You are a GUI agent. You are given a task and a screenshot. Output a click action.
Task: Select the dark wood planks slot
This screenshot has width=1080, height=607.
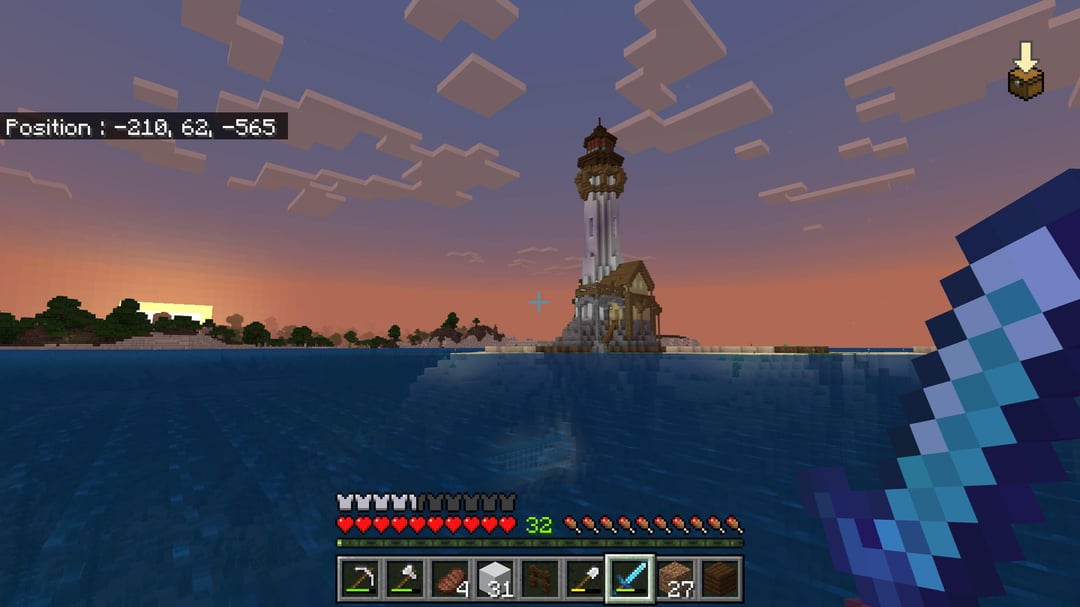coord(720,579)
